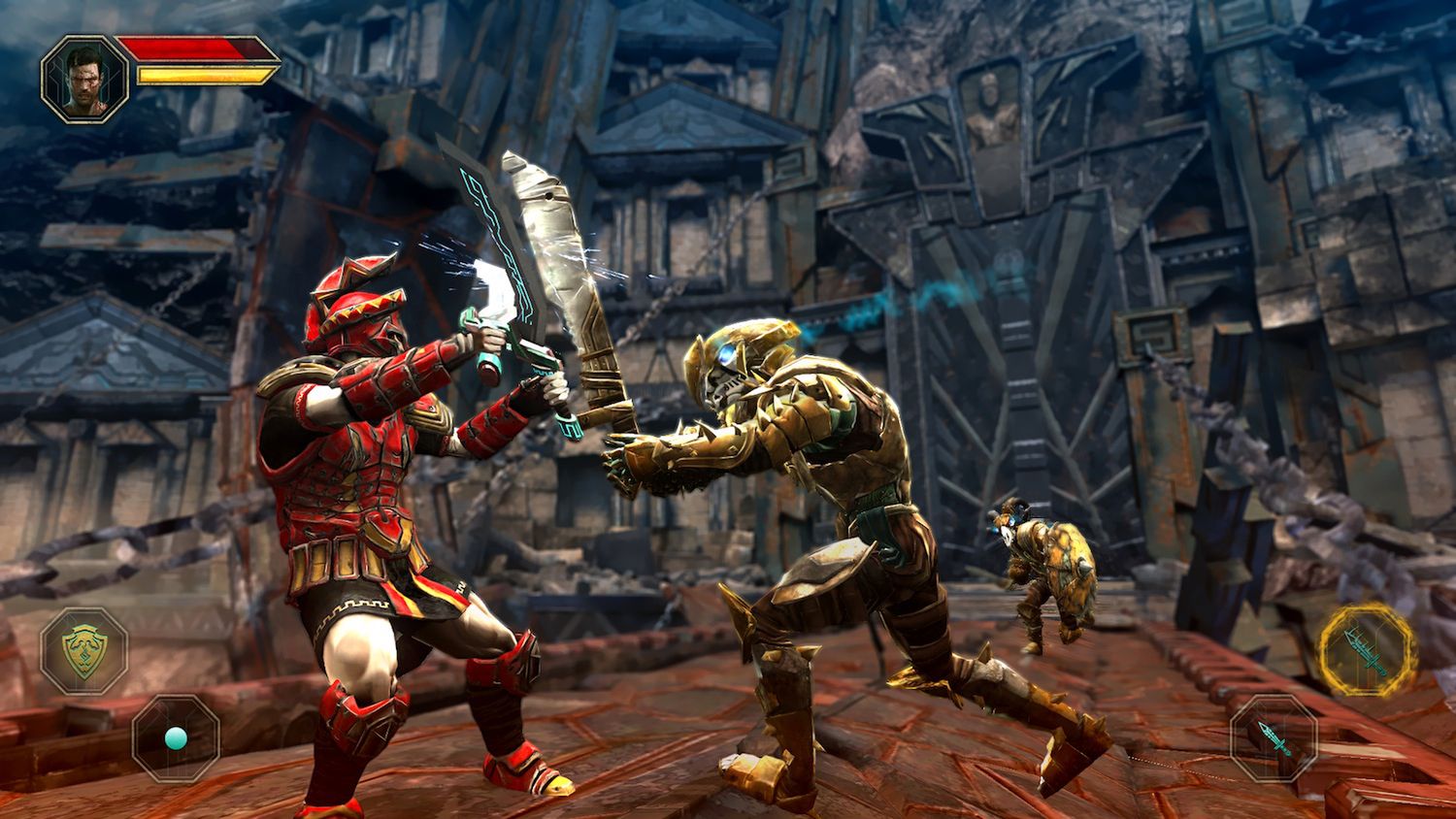Image resolution: width=1456 pixels, height=819 pixels.
Task: Tap the stone bust statue in the background
Action: 988,112
